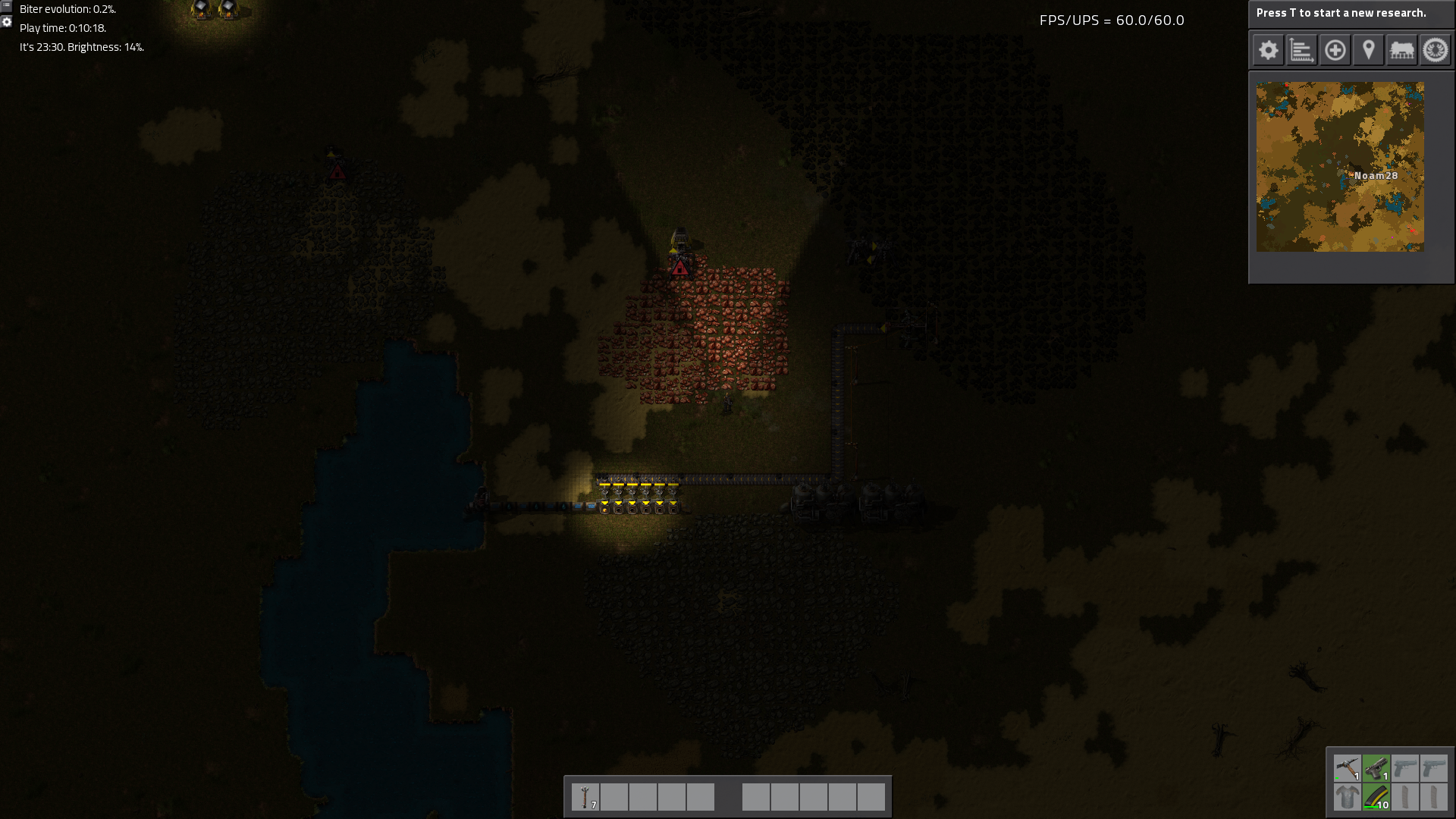Select the equipped pistol weapon slot

tap(1376, 768)
